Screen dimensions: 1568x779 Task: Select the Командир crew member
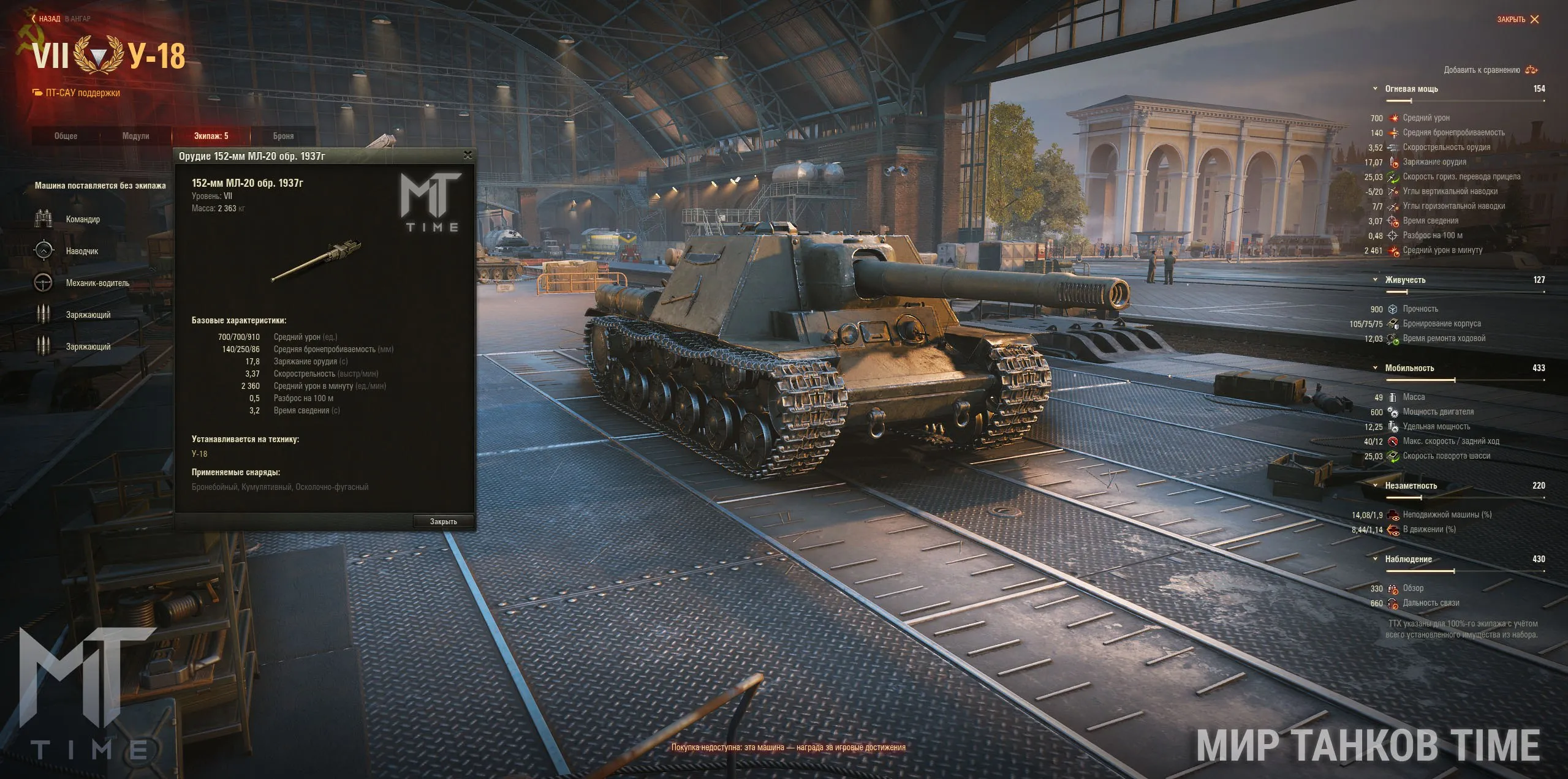click(82, 219)
